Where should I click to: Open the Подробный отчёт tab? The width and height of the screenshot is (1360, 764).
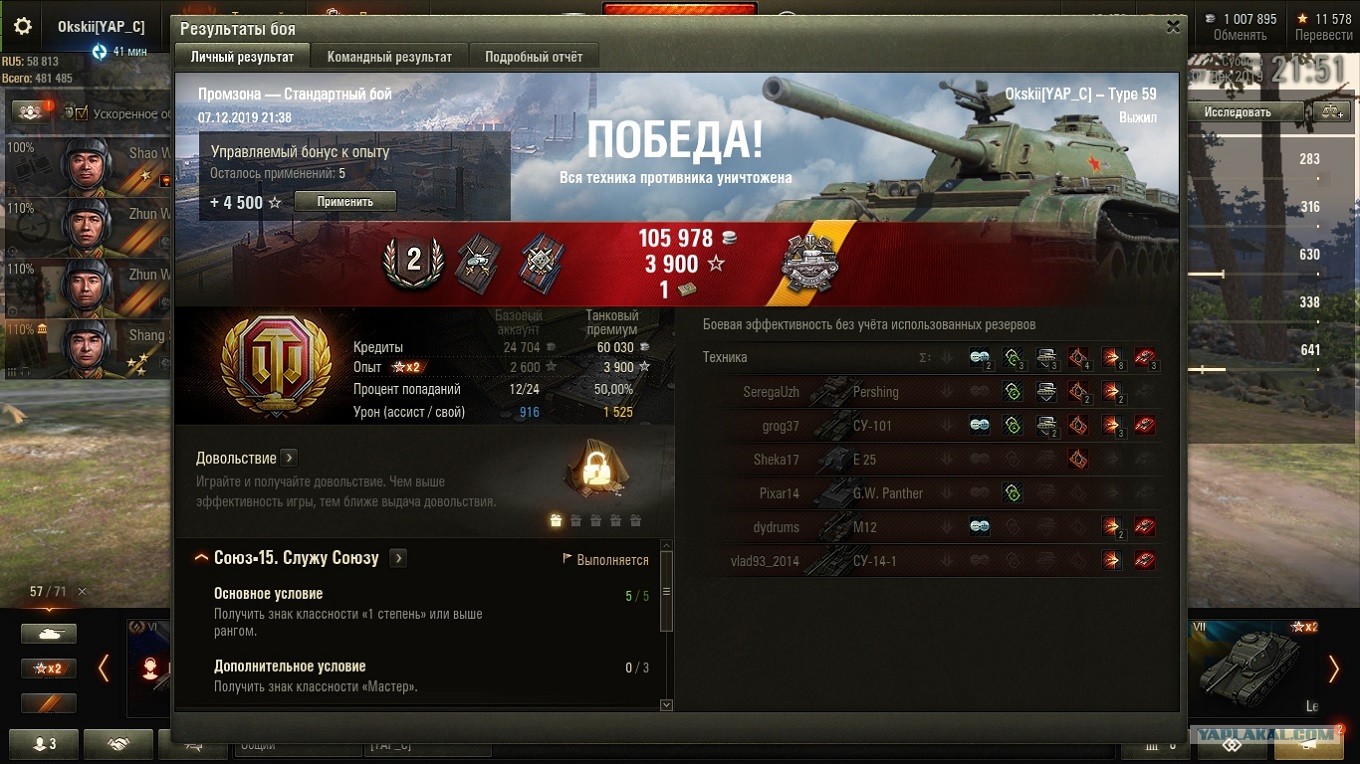533,57
